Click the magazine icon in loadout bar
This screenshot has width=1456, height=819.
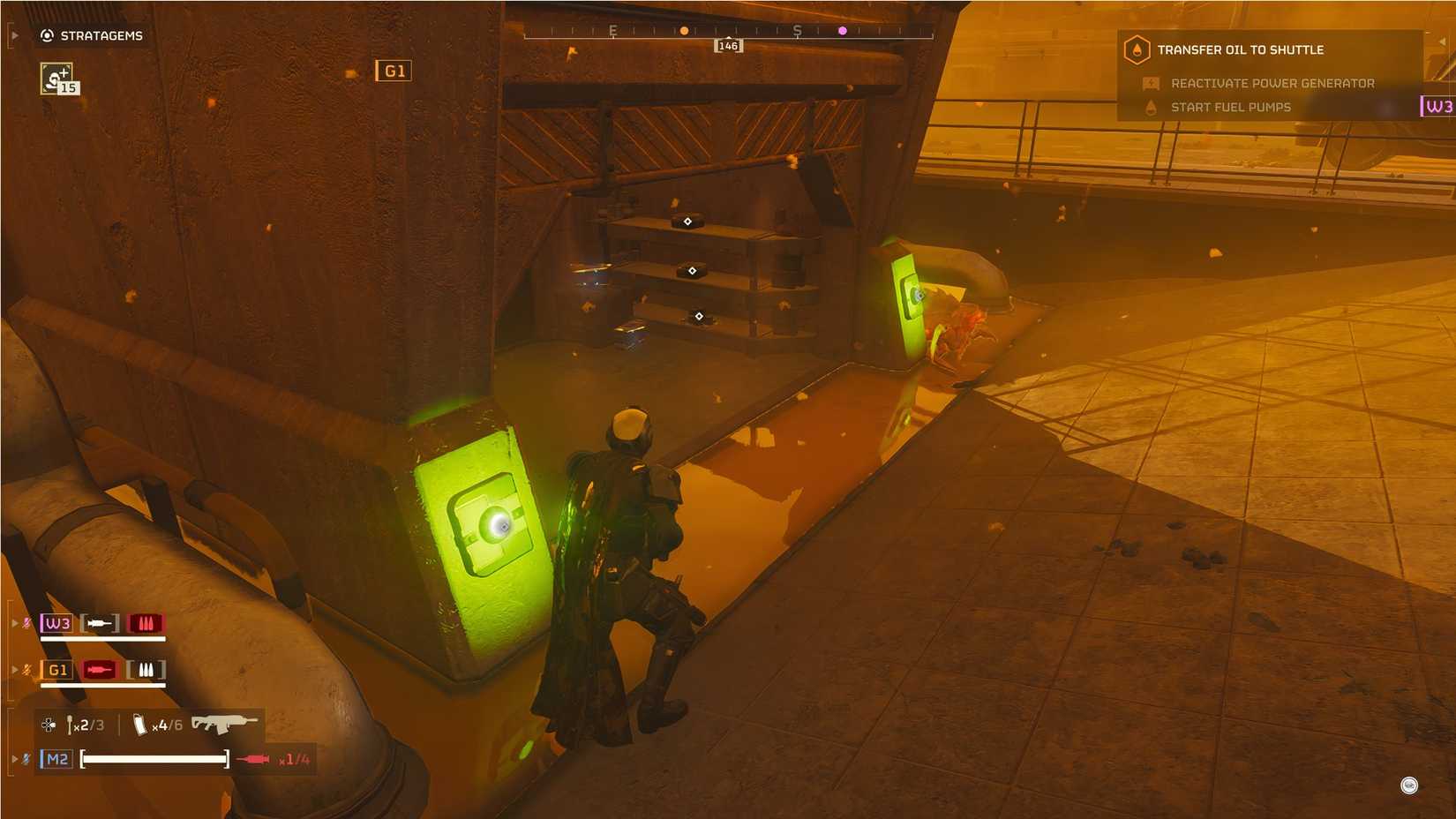(139, 725)
